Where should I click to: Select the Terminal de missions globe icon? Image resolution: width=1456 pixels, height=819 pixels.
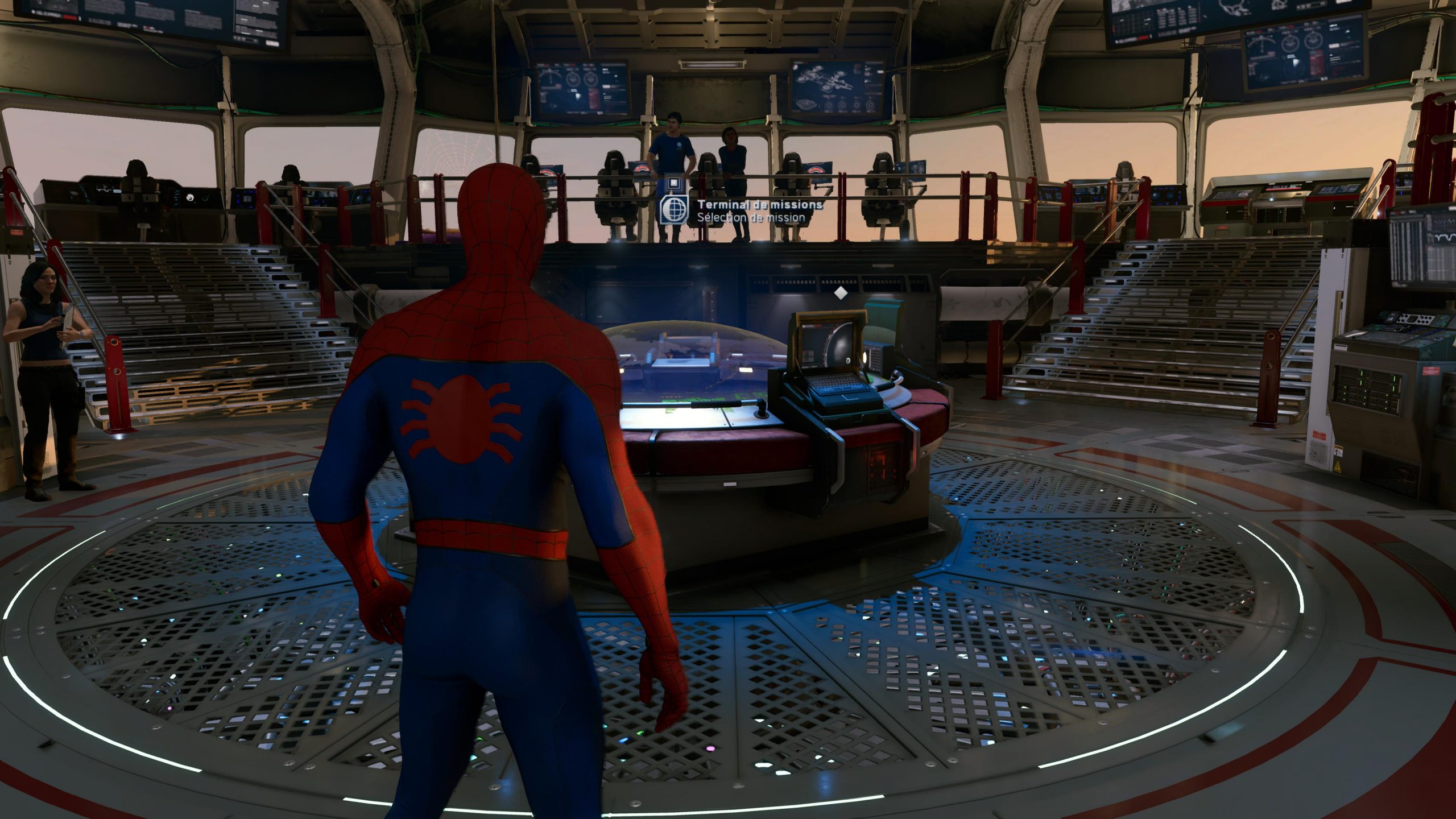click(675, 210)
